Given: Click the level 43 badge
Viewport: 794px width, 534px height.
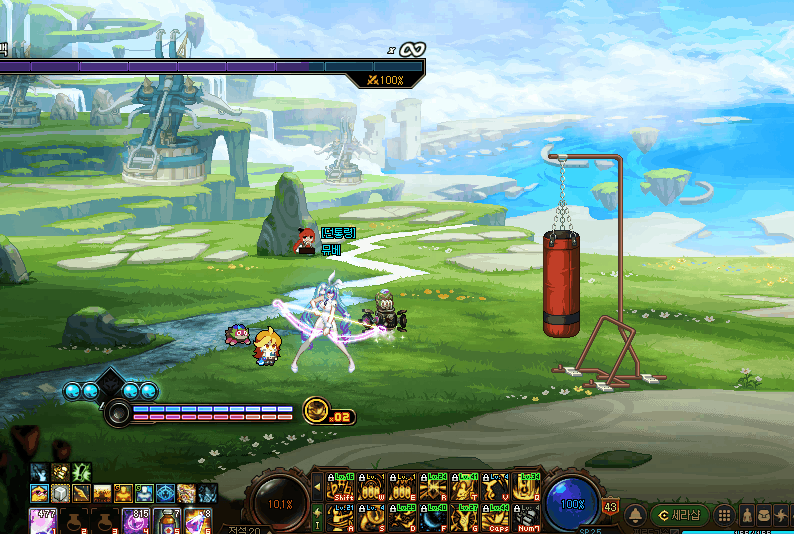Looking at the screenshot, I should (x=610, y=507).
